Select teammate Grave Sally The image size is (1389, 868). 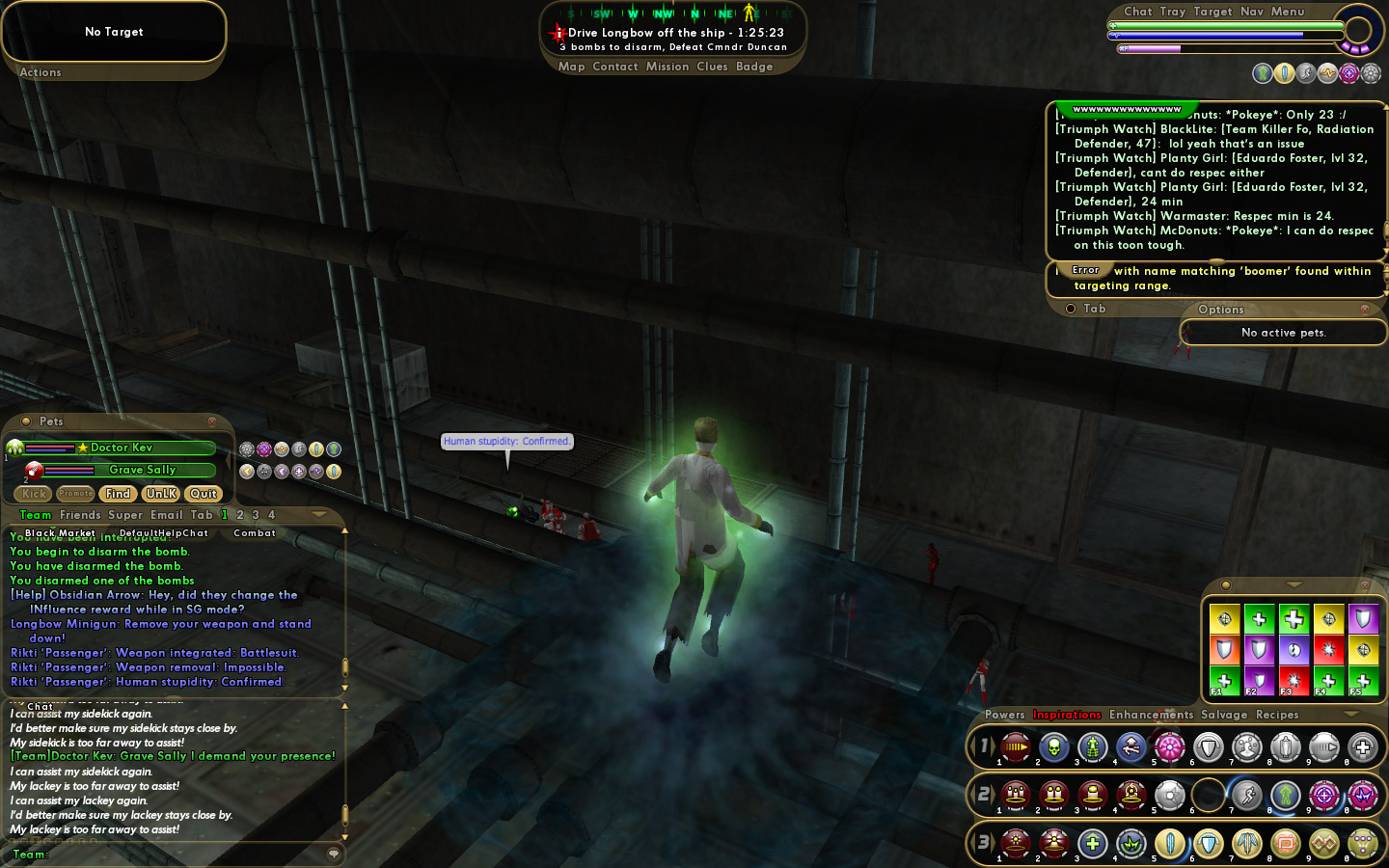[x=142, y=470]
